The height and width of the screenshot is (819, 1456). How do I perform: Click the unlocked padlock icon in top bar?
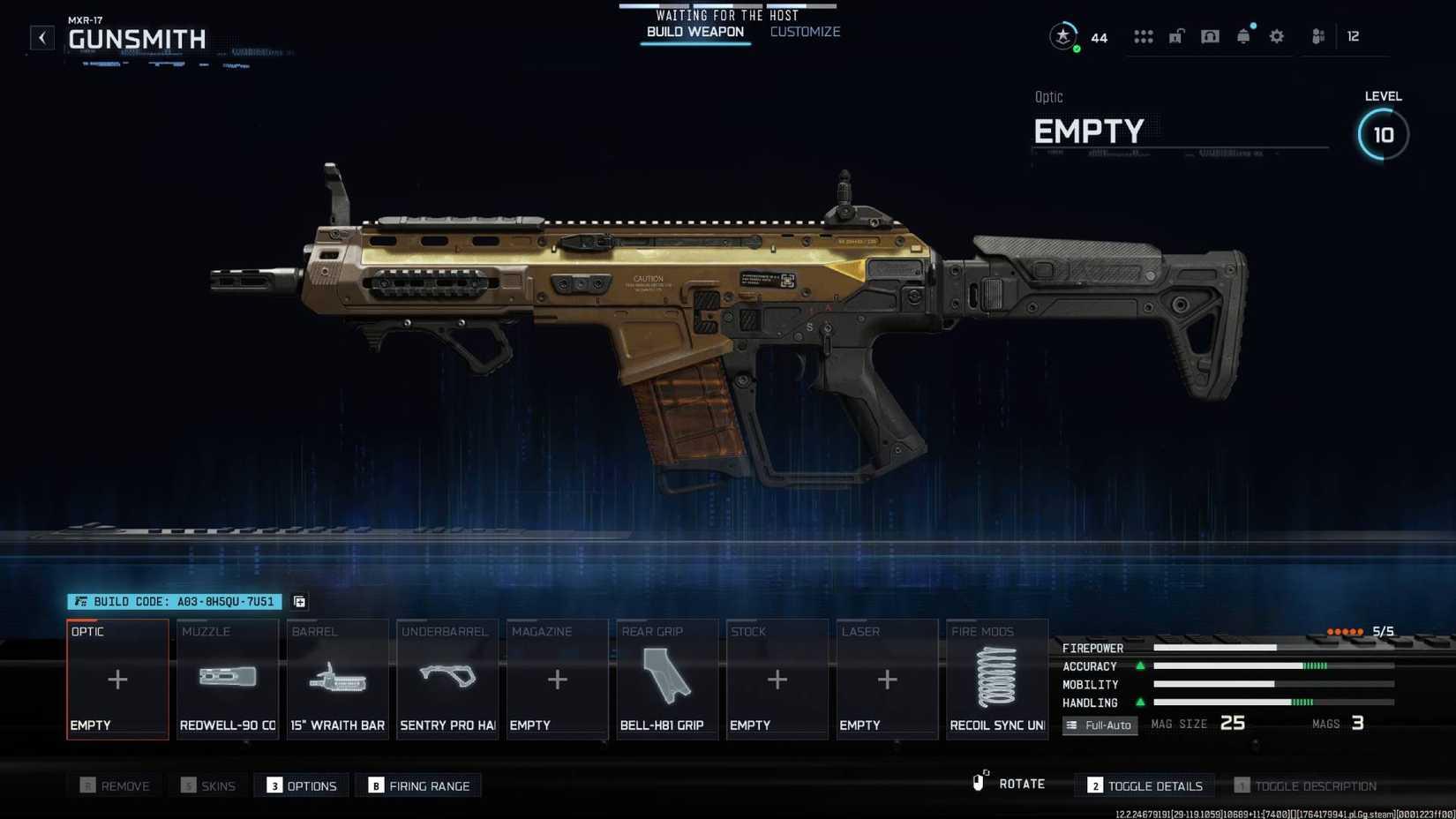pyautogui.click(x=1176, y=36)
